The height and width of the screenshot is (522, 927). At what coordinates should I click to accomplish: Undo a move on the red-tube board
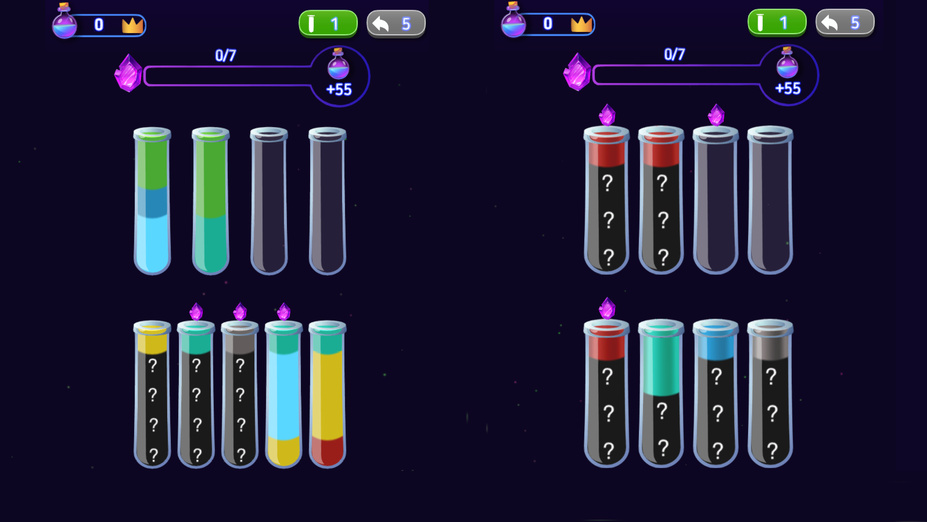[x=845, y=23]
